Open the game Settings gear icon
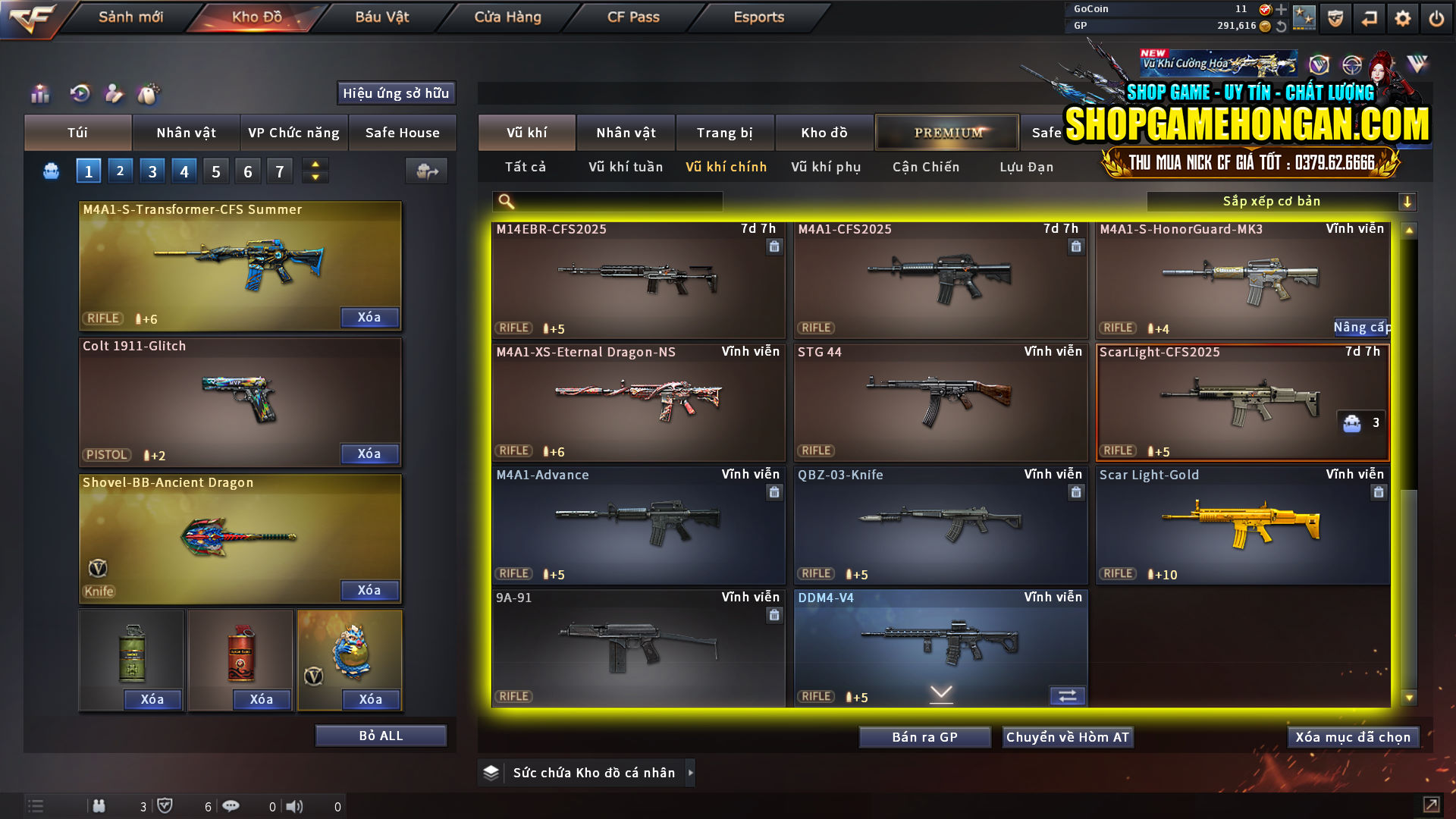 [1402, 17]
